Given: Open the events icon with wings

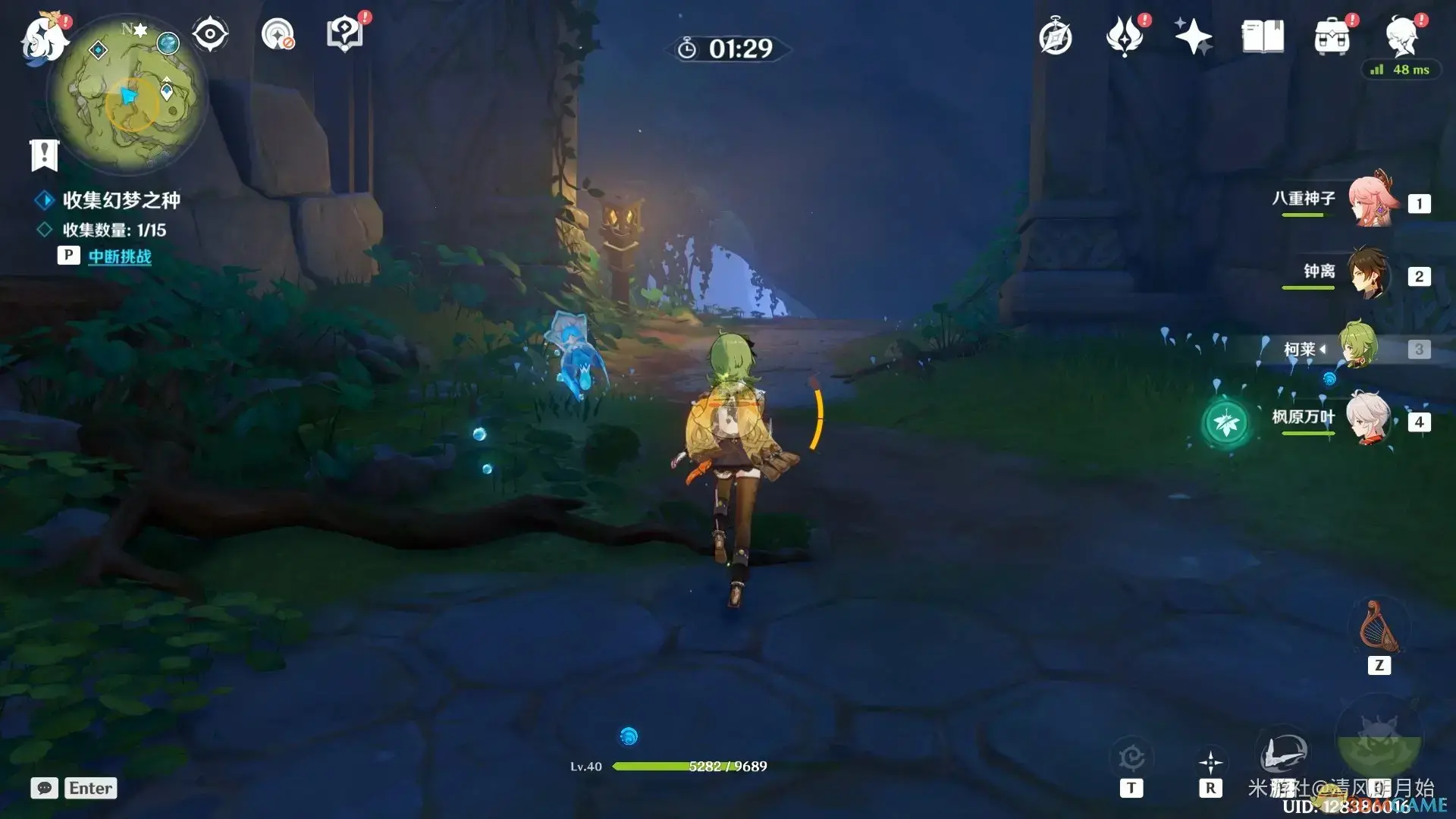Looking at the screenshot, I should pos(1125,36).
